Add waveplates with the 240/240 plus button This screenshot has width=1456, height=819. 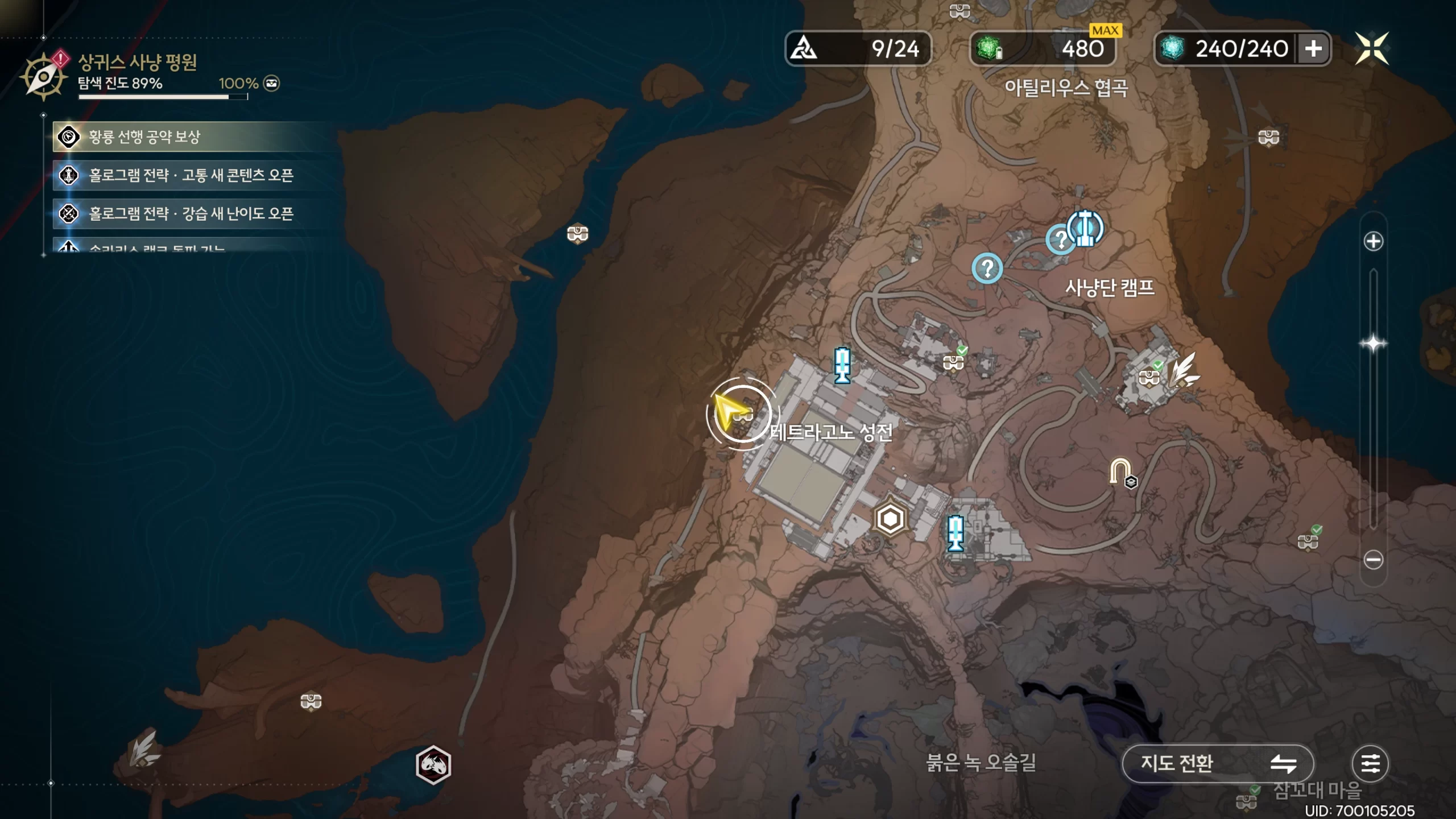(x=1313, y=49)
